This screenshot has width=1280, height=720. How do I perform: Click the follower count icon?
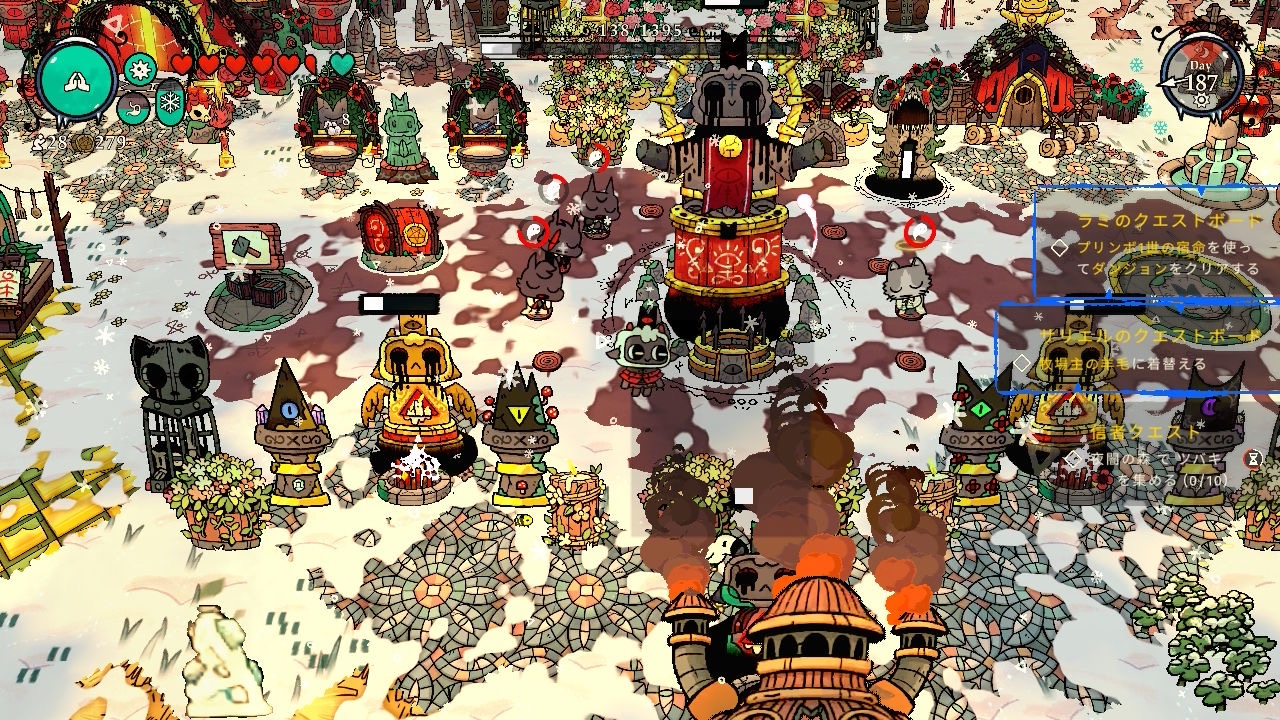(x=40, y=143)
